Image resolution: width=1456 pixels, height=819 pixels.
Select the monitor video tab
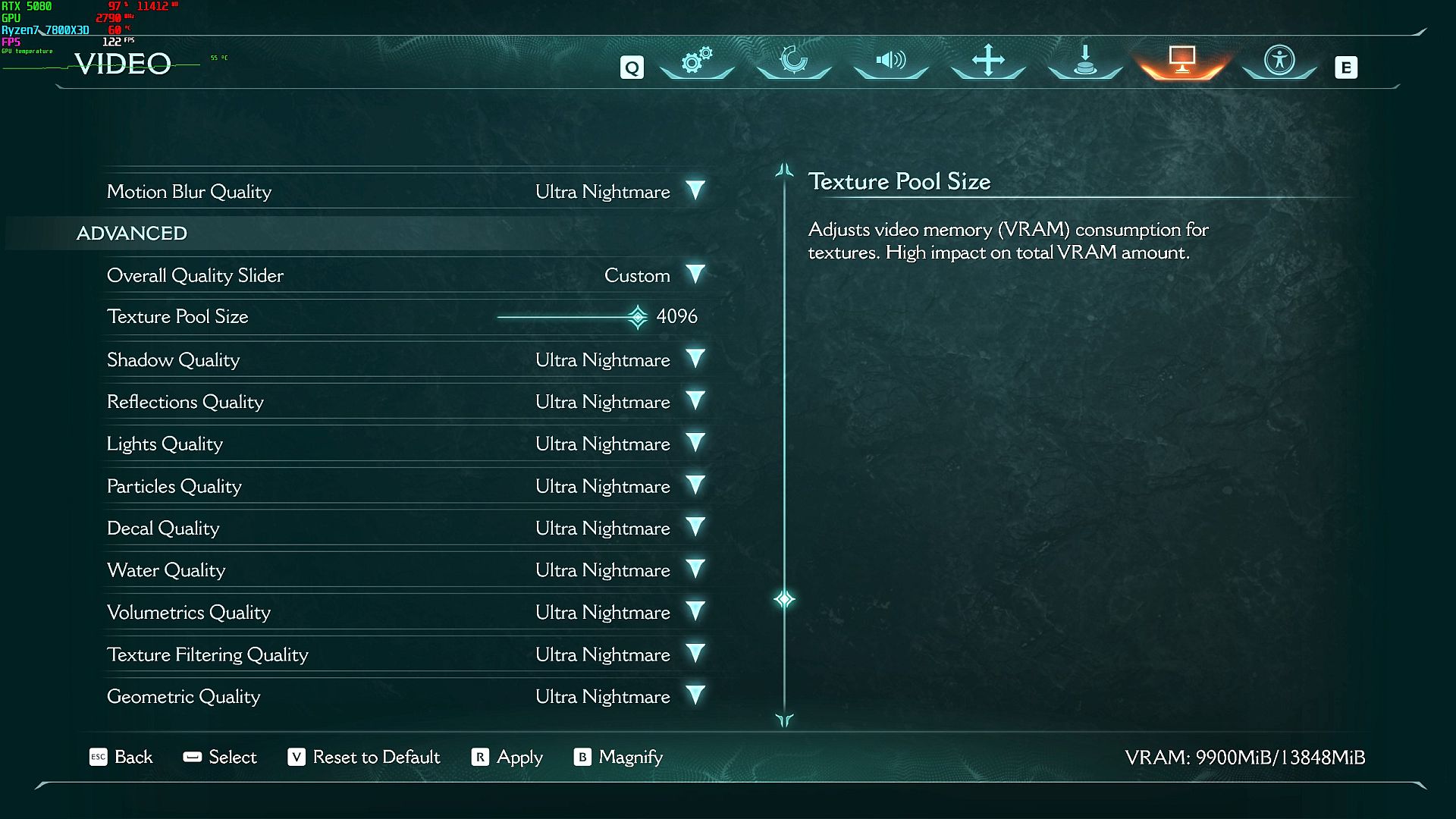pos(1182,61)
